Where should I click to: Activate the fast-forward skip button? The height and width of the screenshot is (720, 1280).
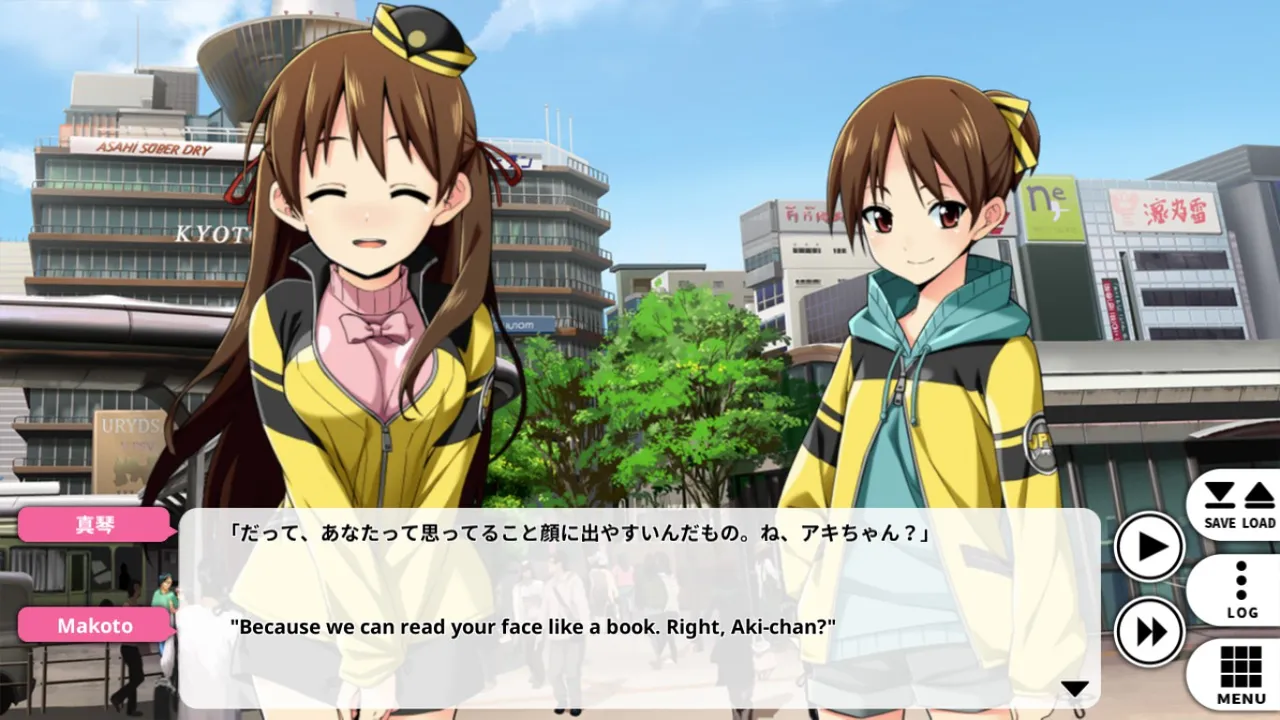(1150, 632)
